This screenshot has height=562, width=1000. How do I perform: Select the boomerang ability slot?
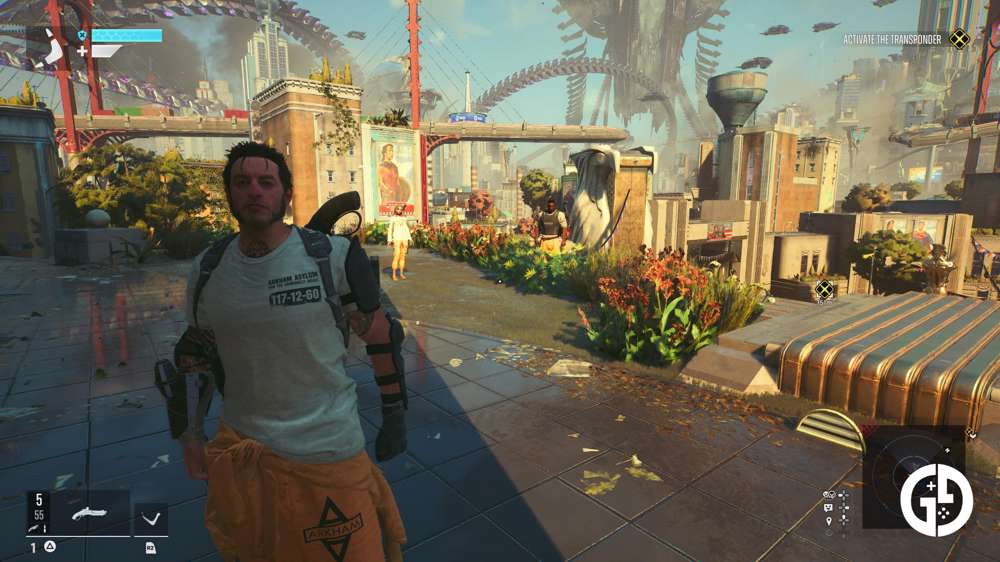(x=151, y=519)
